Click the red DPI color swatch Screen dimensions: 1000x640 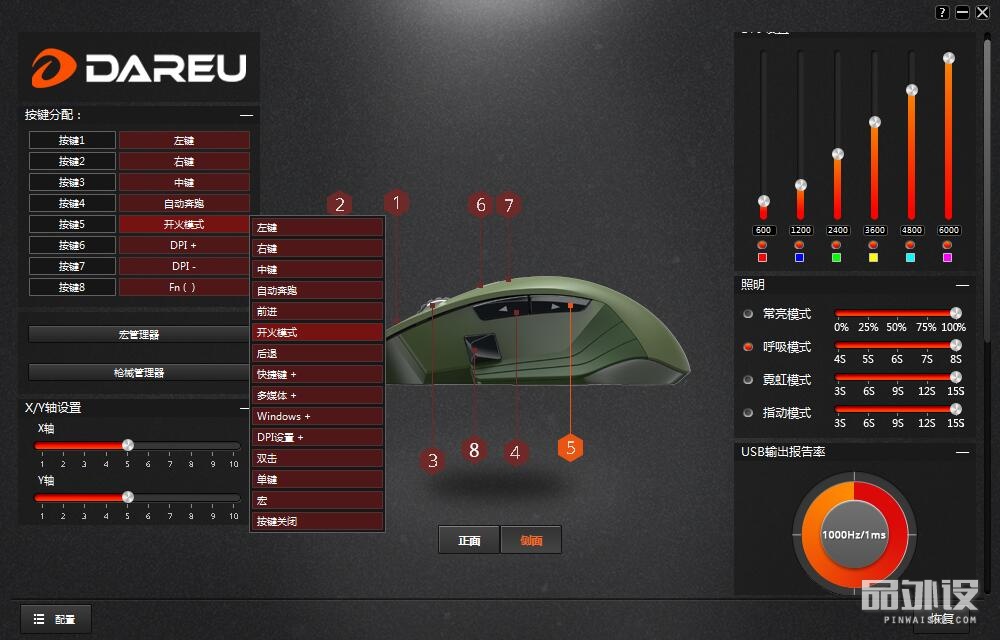click(763, 257)
